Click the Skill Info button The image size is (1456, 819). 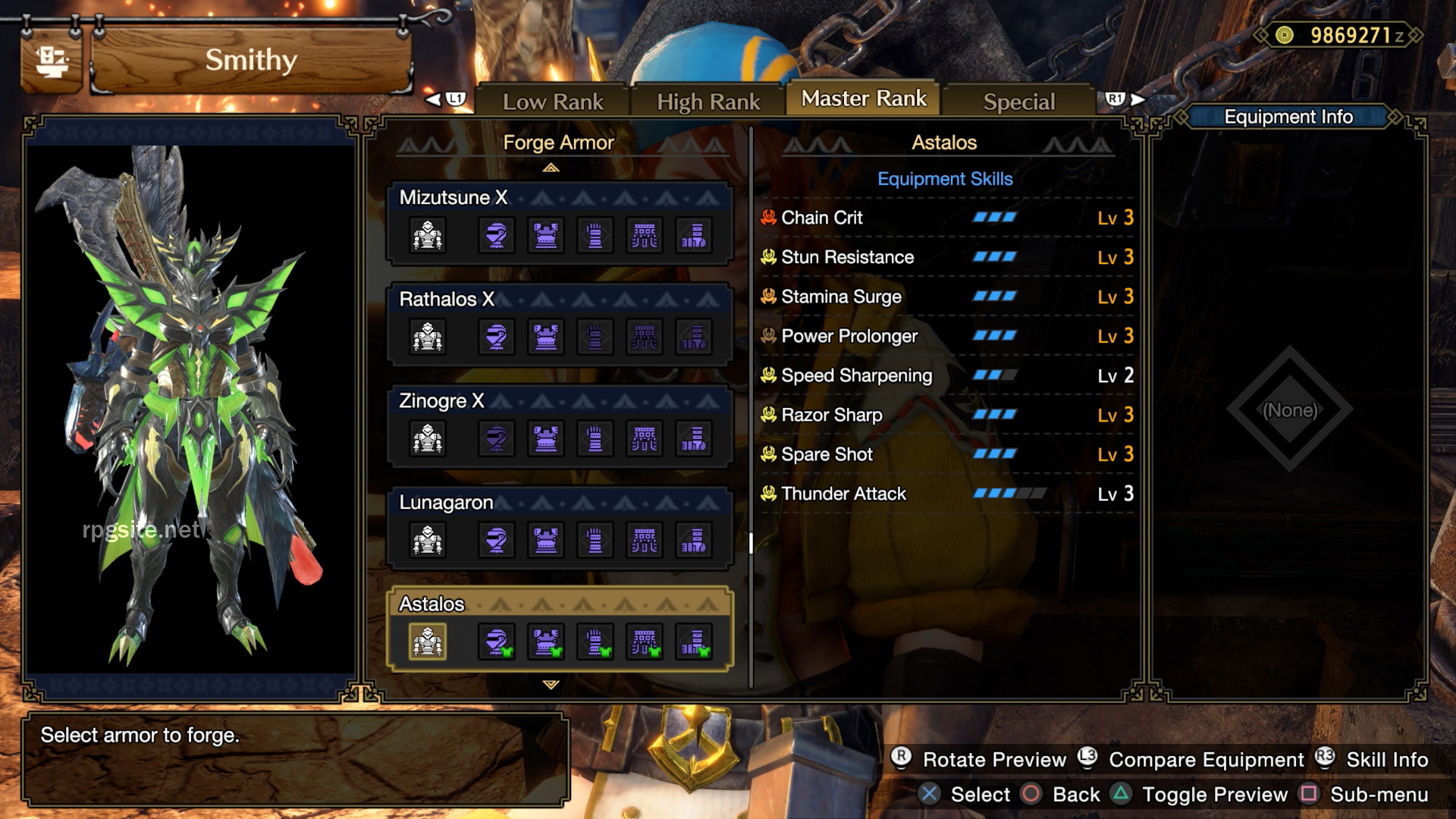[x=1385, y=760]
